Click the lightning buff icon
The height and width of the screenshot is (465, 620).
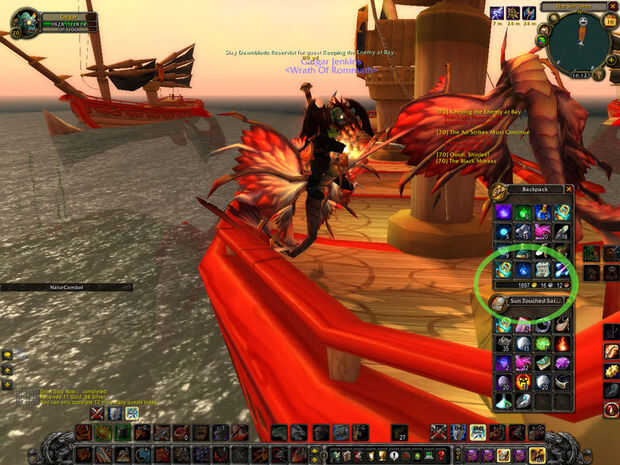point(497,13)
